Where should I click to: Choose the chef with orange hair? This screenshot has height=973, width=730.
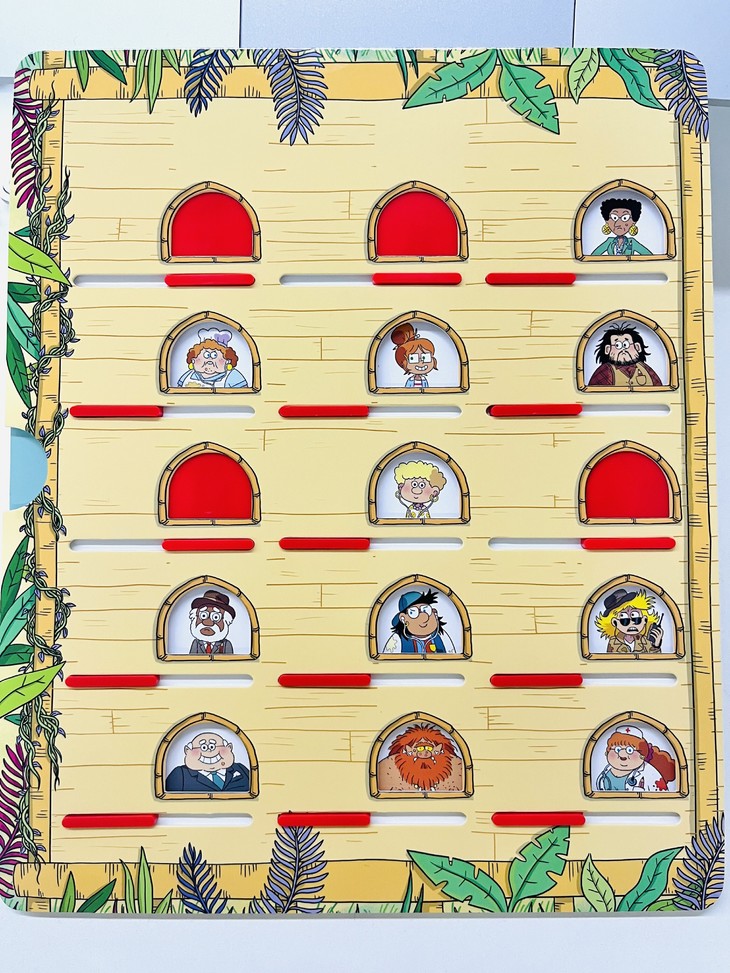tap(211, 358)
